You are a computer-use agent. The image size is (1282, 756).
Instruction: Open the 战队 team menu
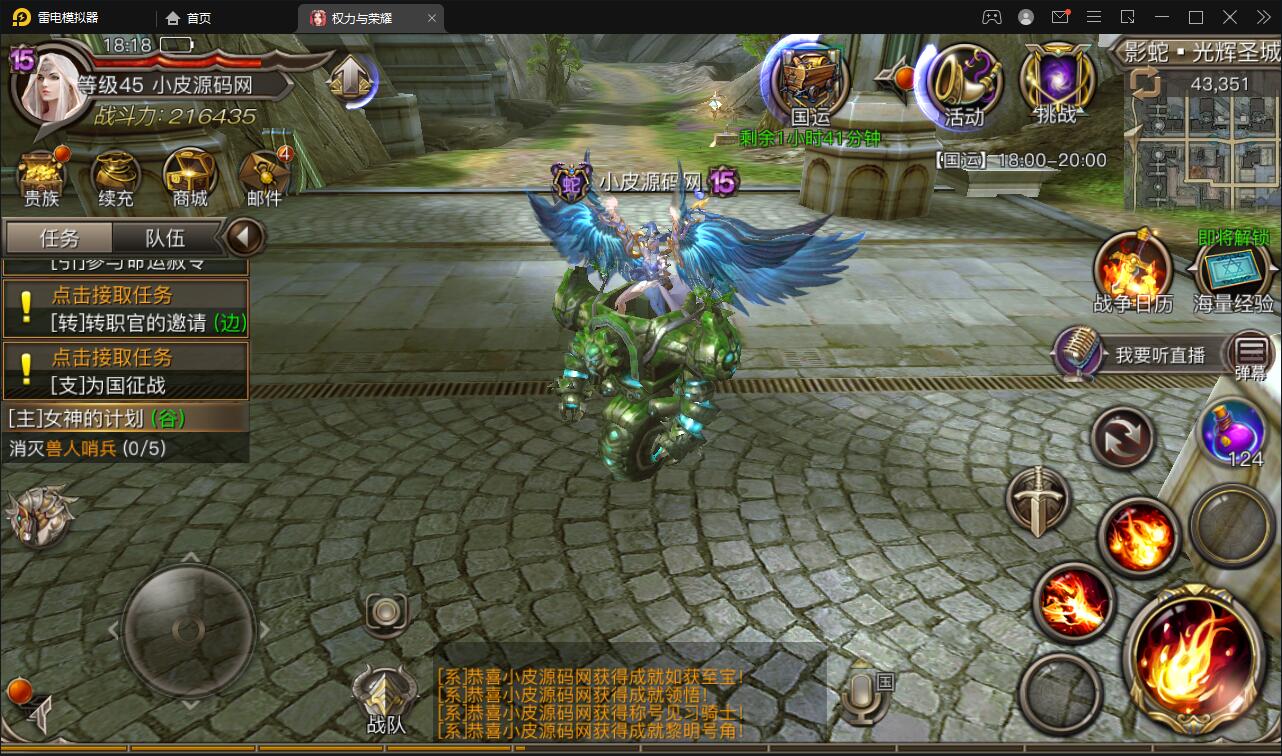tap(386, 697)
